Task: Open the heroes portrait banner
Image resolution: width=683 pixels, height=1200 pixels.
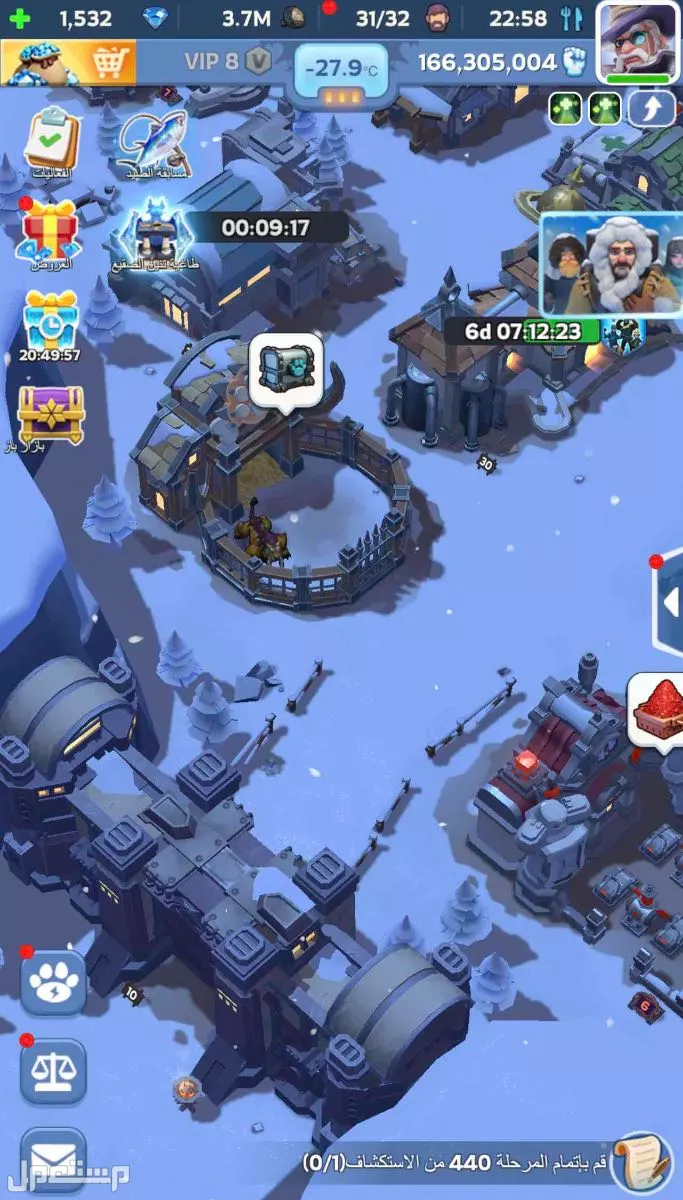Action: coord(610,263)
